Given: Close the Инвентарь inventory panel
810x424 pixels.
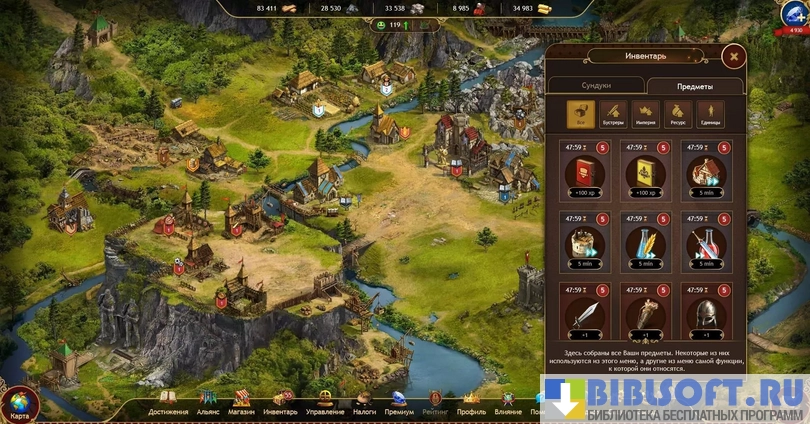Looking at the screenshot, I should click(734, 57).
